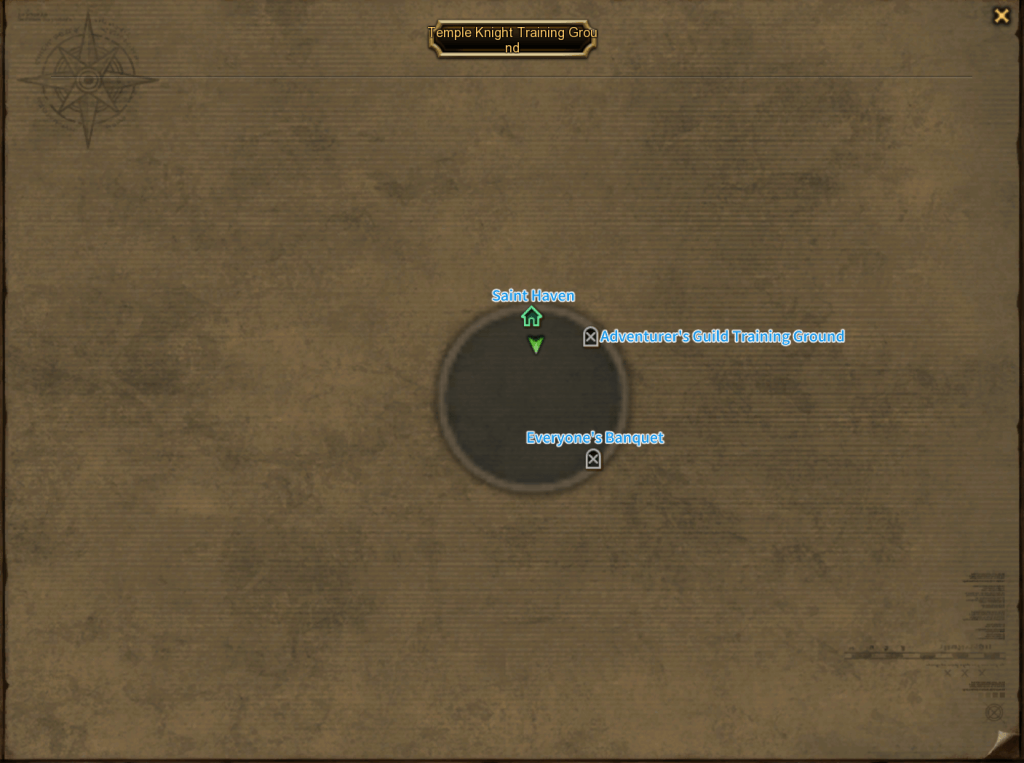Choose the Everyone's Banquet gate marker

593,459
